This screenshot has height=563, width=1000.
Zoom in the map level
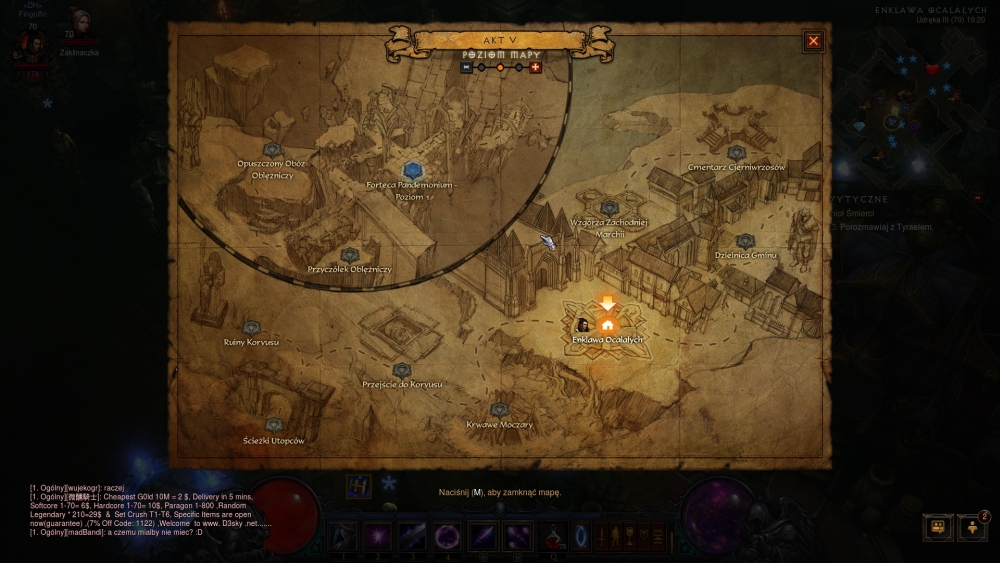(x=535, y=67)
